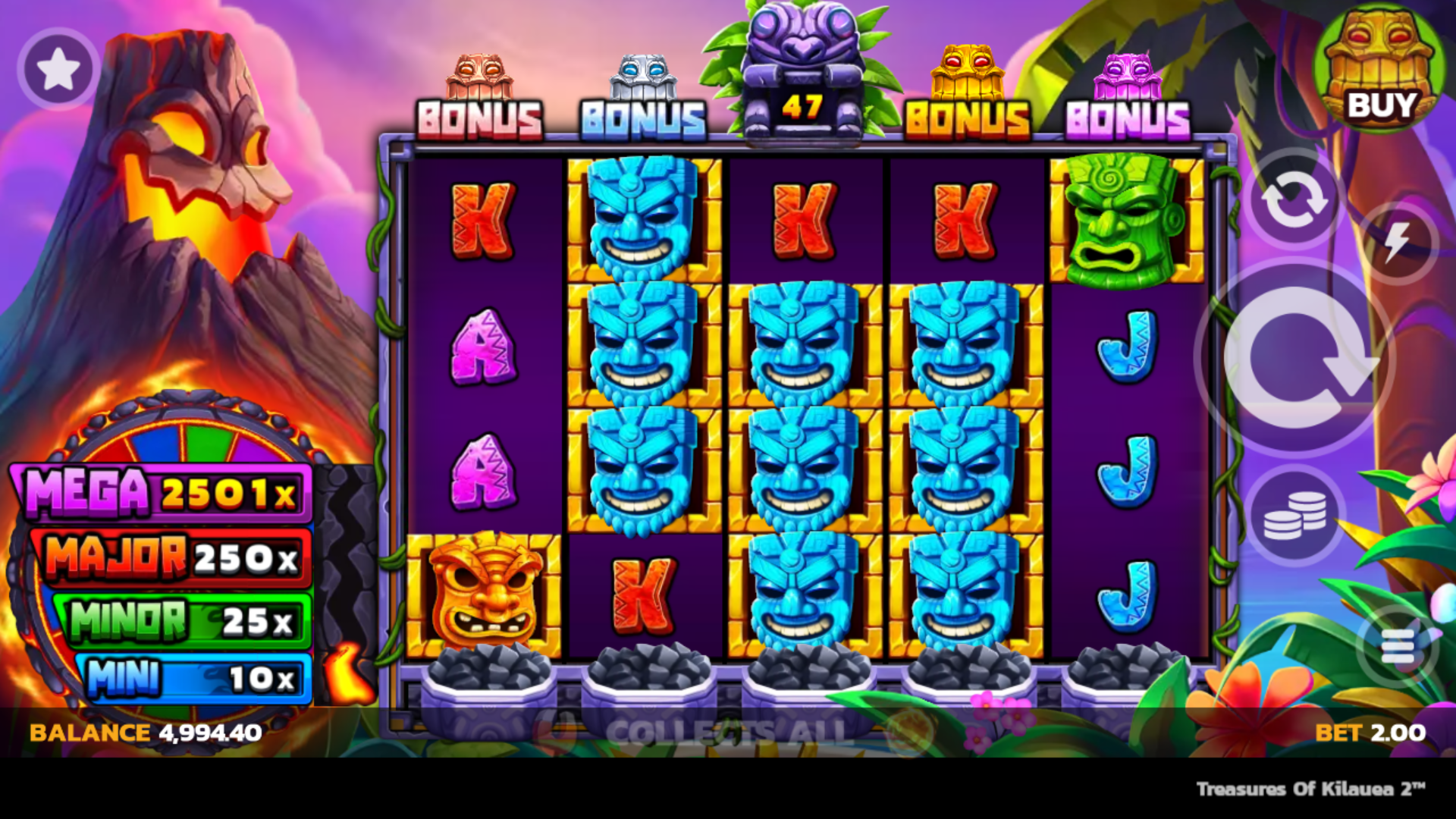Click the pink bonus tiki head icon

point(1128,76)
